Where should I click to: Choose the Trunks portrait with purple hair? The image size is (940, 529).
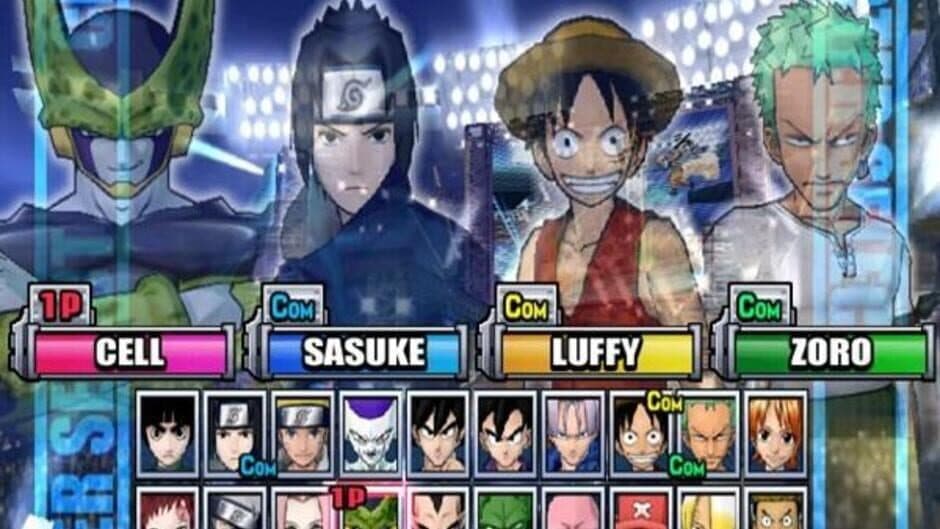tap(574, 432)
